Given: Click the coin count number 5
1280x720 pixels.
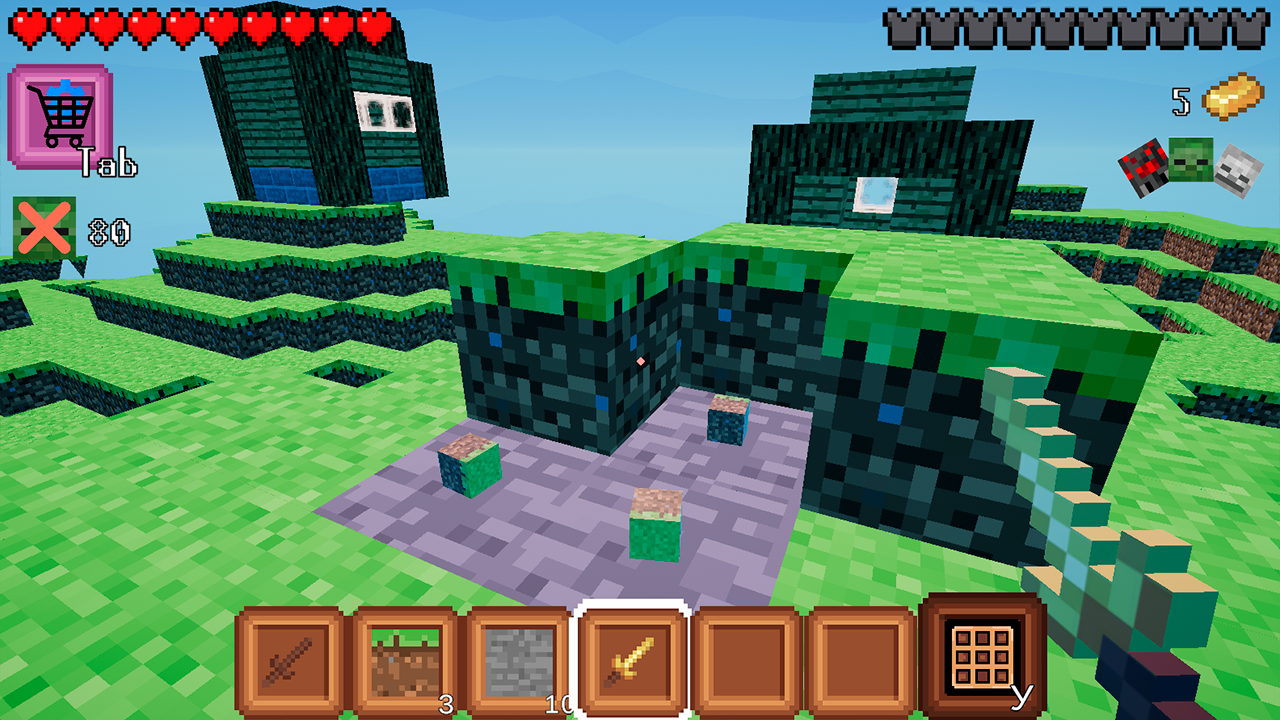Looking at the screenshot, I should 1180,102.
